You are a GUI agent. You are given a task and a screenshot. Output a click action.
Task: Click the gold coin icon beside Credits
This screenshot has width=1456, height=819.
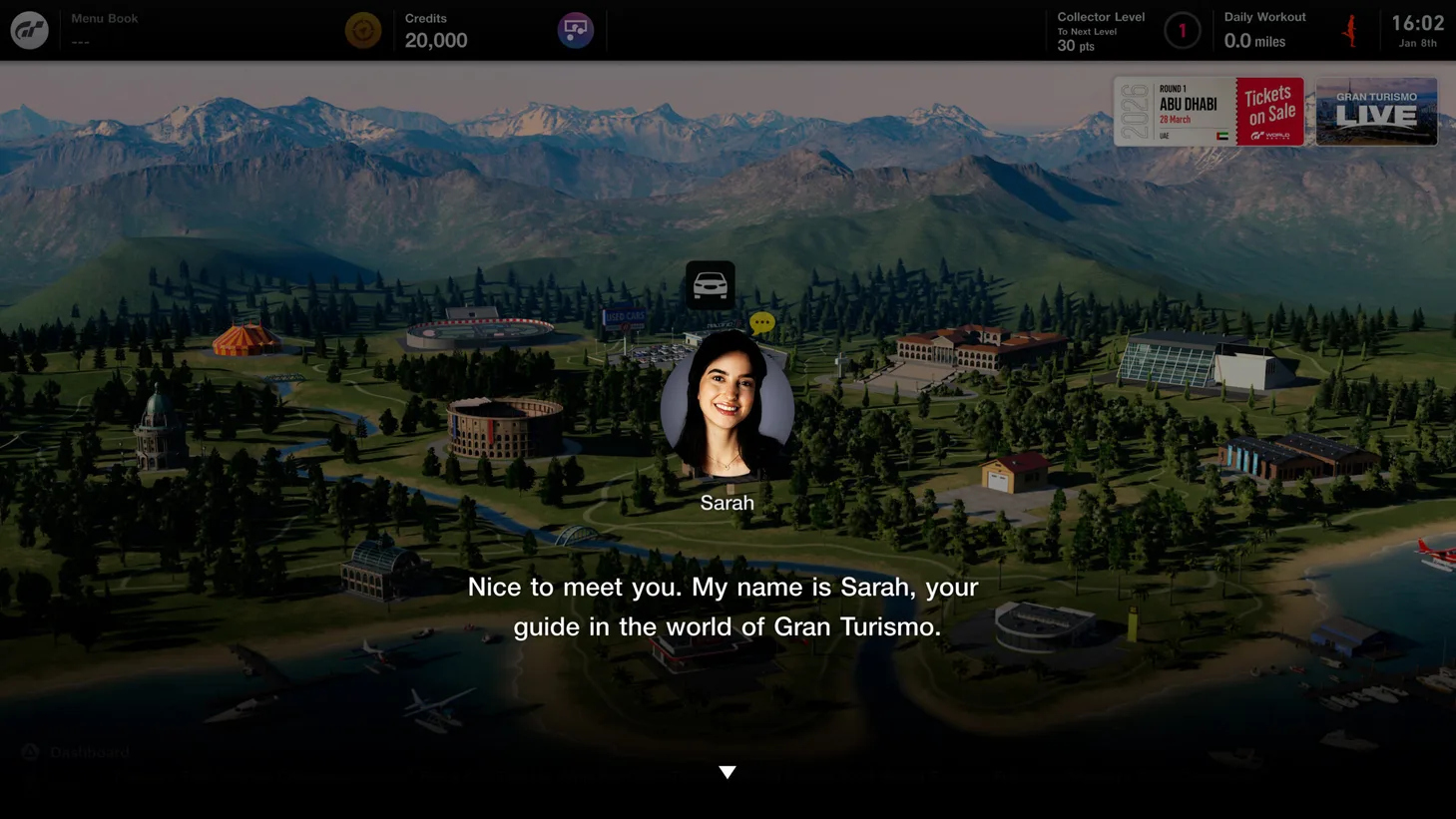click(363, 29)
